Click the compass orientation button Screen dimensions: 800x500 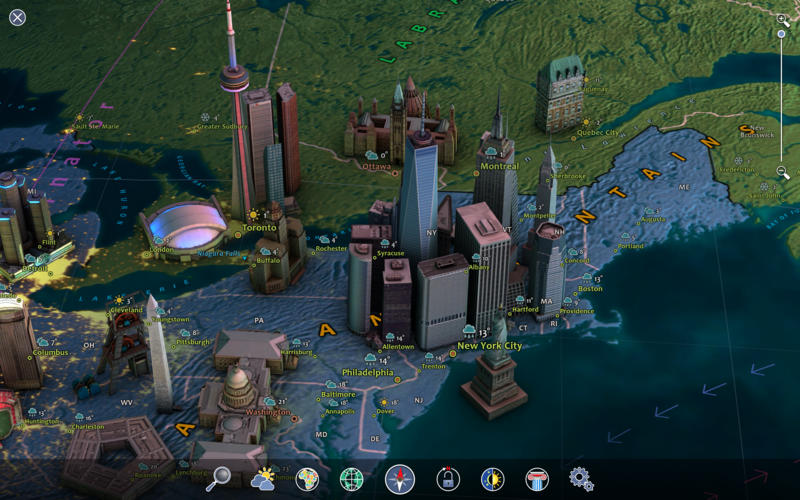point(400,479)
